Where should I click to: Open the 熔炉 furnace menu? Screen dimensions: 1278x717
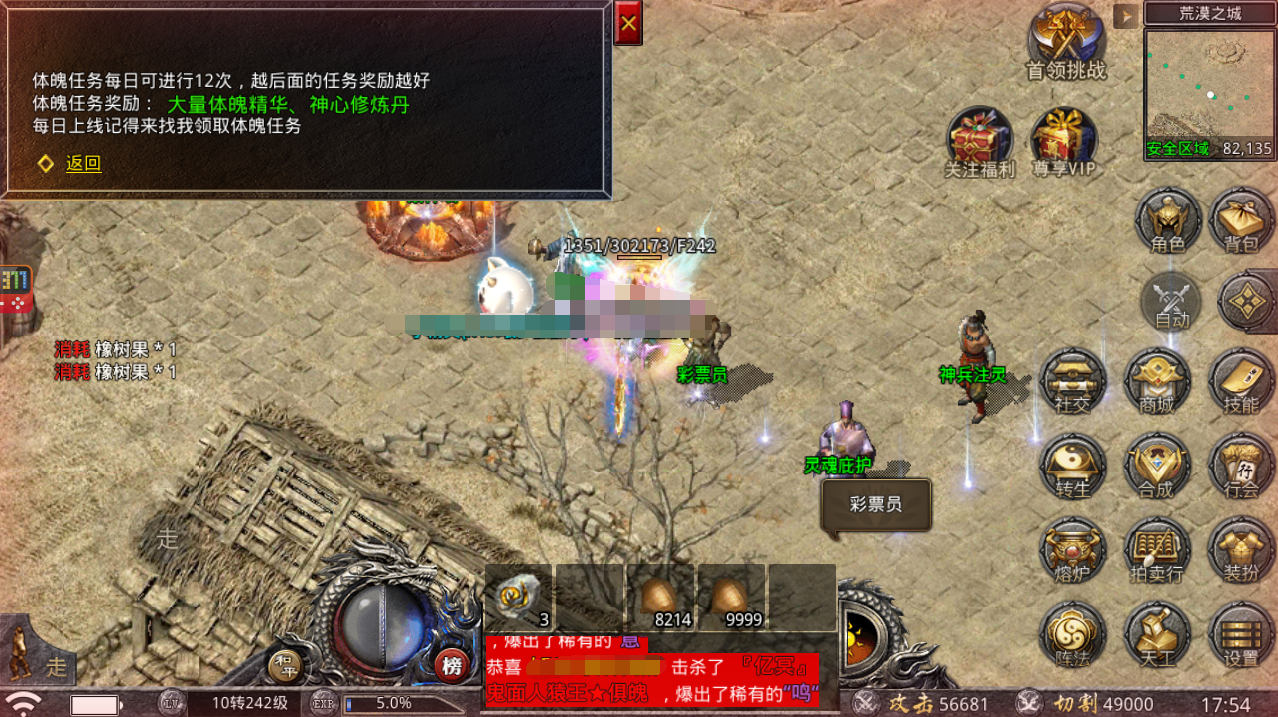tap(1072, 550)
